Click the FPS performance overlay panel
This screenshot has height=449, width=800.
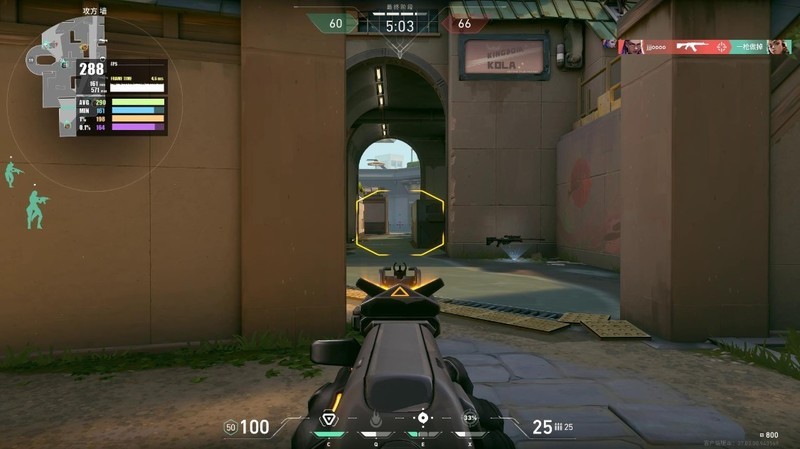pyautogui.click(x=121, y=97)
